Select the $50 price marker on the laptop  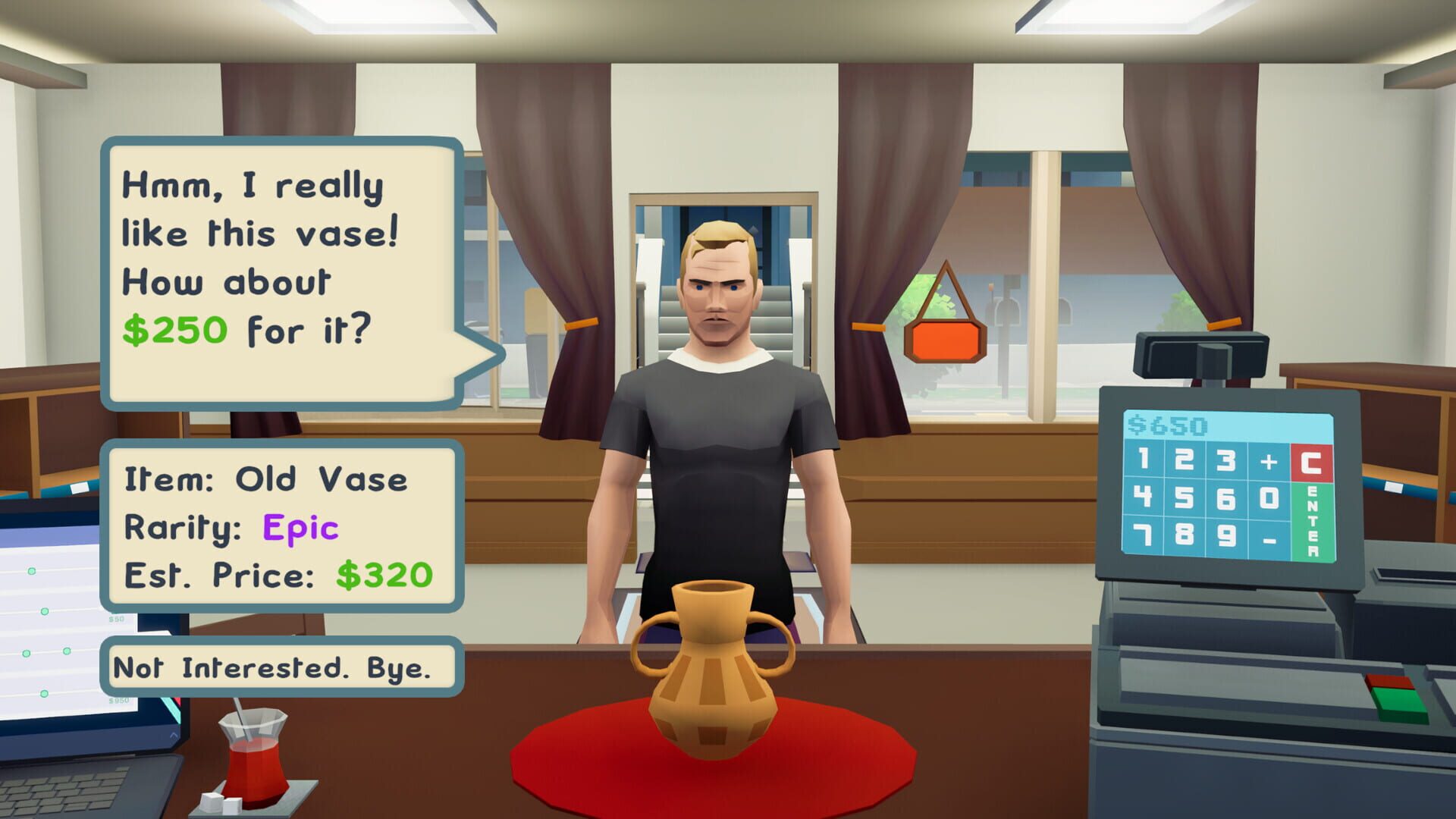[x=115, y=619]
